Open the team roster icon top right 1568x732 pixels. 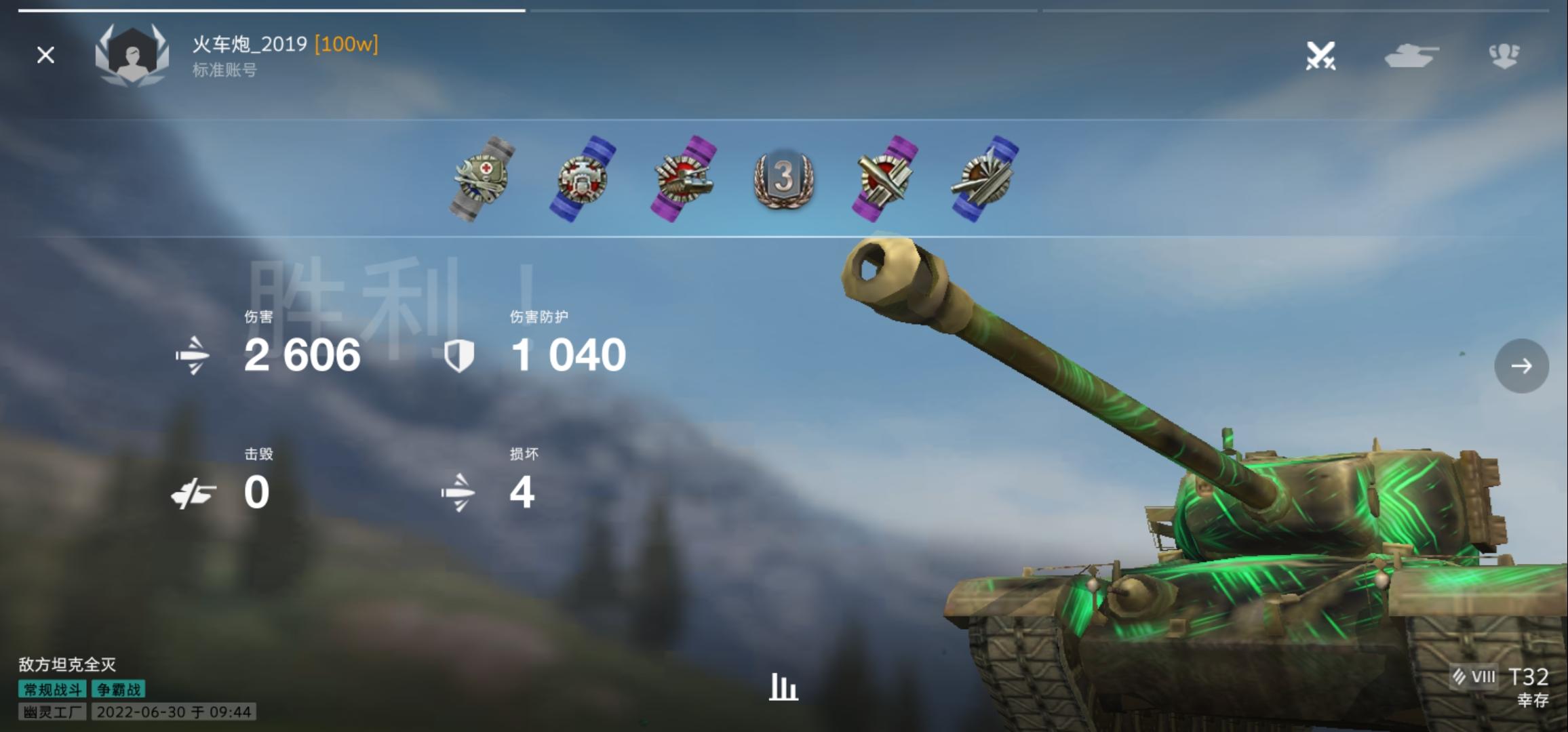1505,56
